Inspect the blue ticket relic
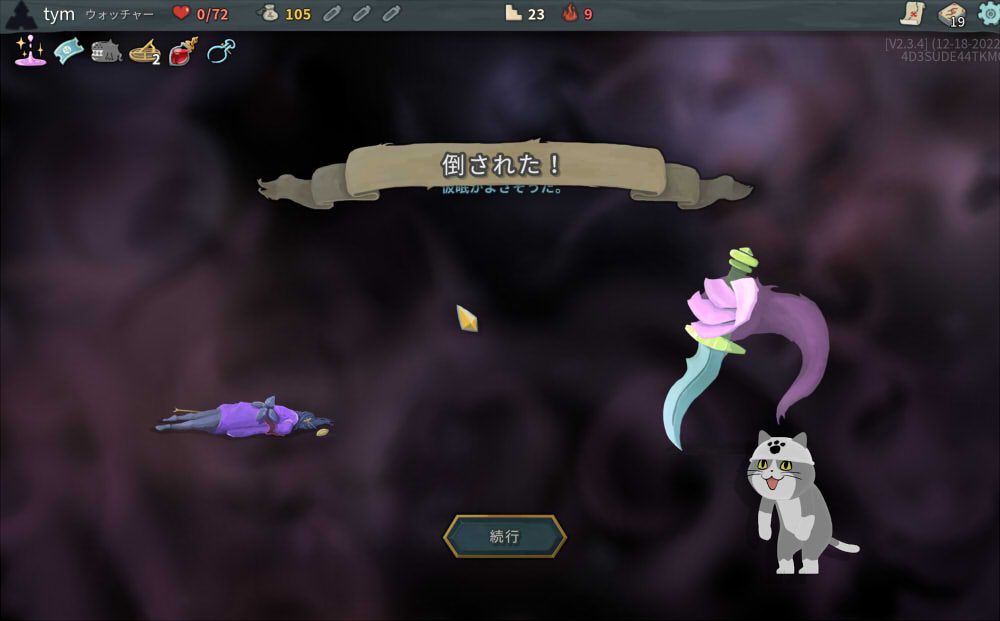Image resolution: width=1000 pixels, height=621 pixels. pyautogui.click(x=68, y=50)
